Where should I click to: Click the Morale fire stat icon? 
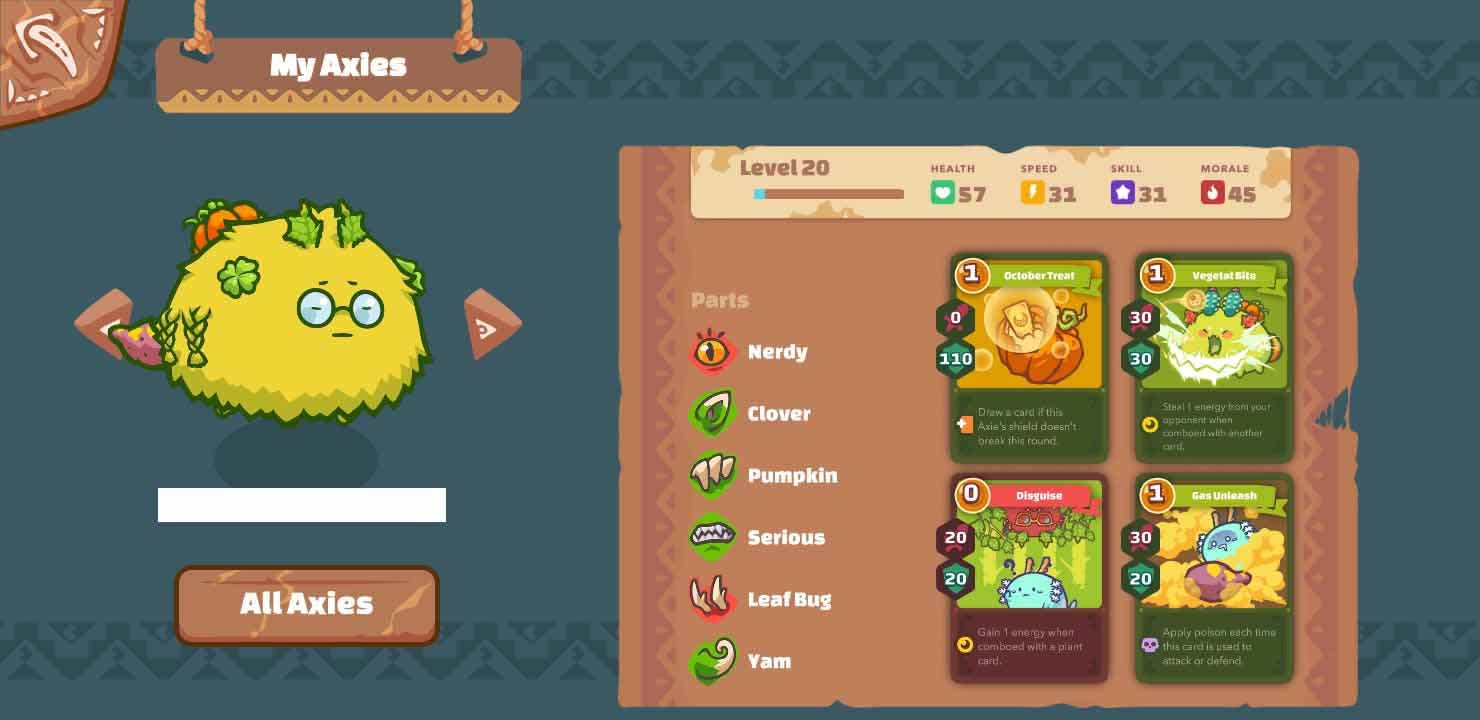[x=1212, y=190]
